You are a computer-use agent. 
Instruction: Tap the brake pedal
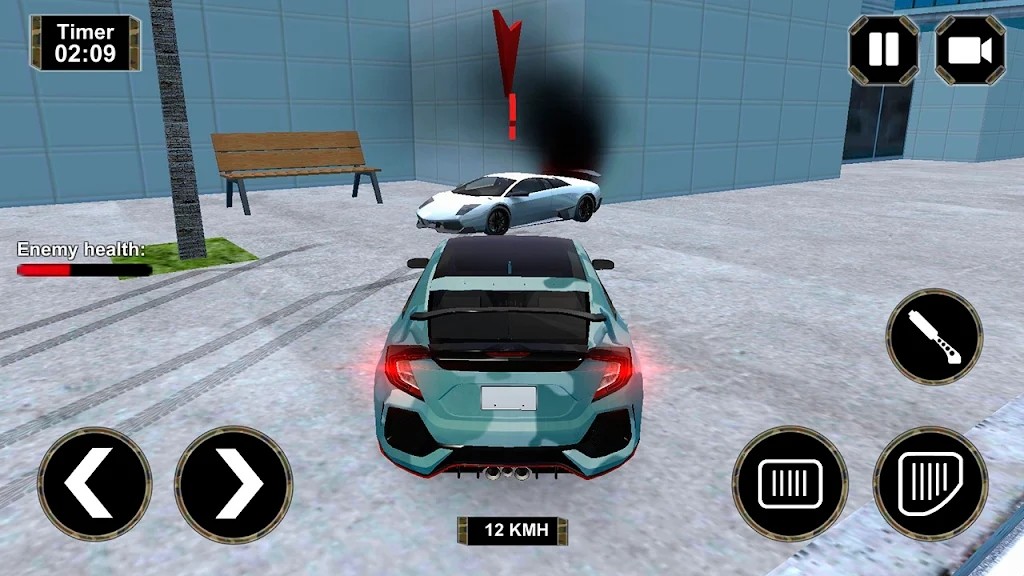point(790,484)
